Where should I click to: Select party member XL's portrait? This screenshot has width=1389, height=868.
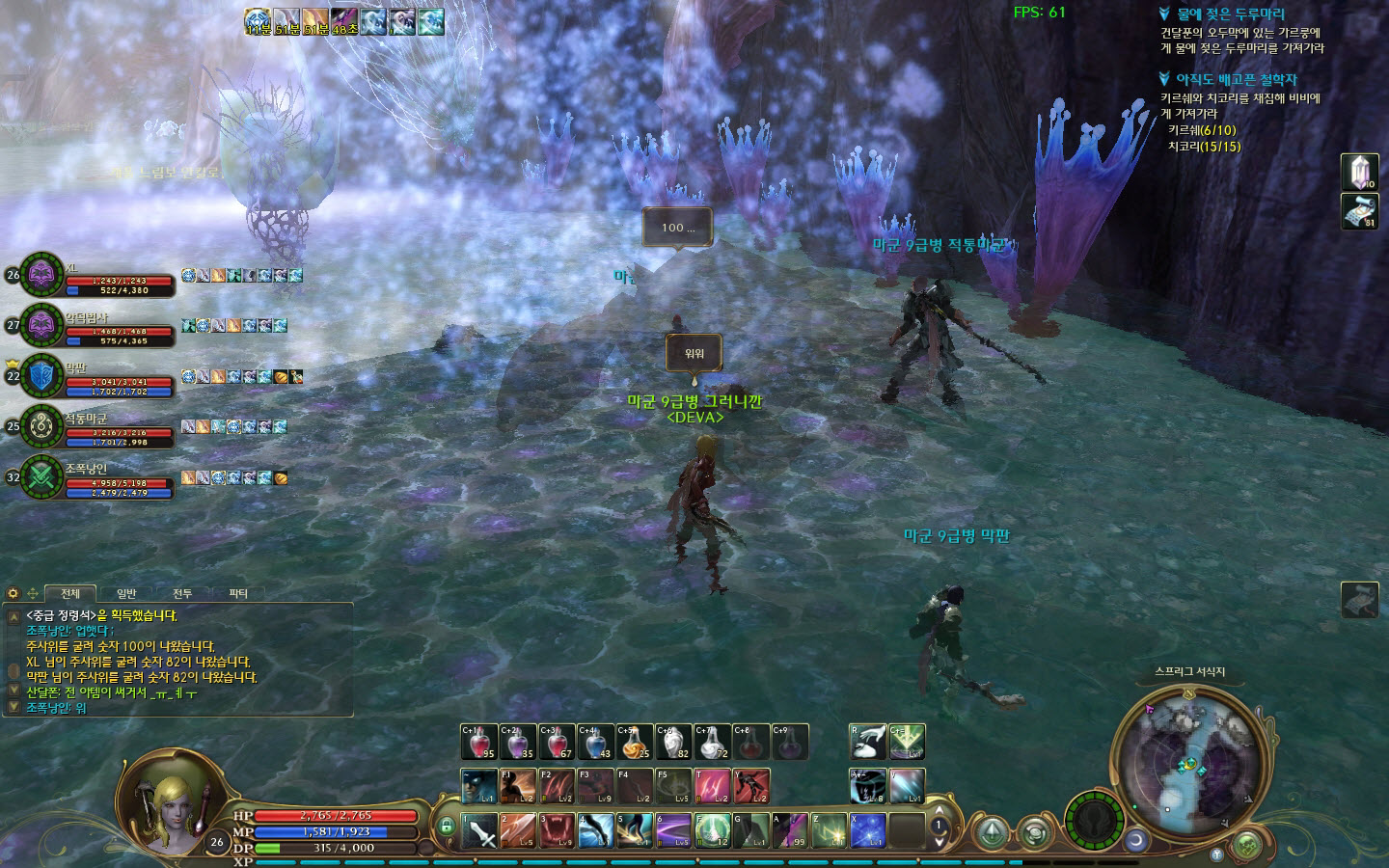41,275
